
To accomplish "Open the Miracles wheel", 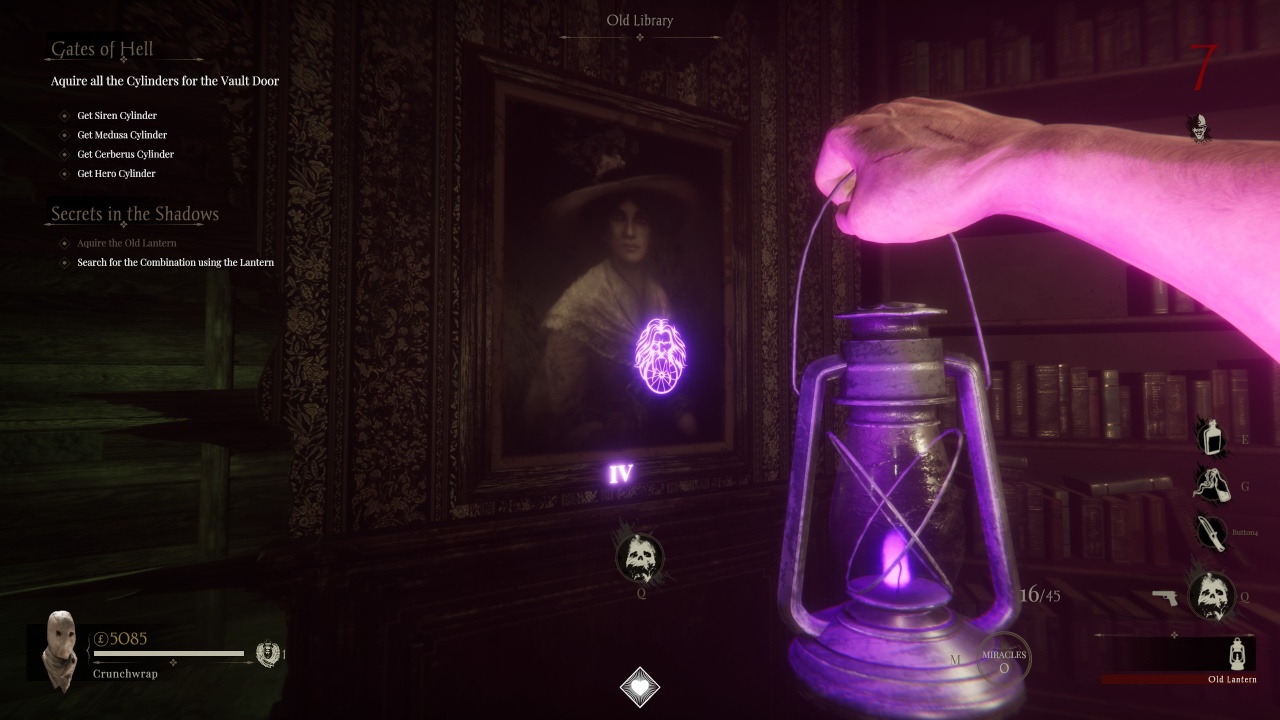I will pos(1003,660).
